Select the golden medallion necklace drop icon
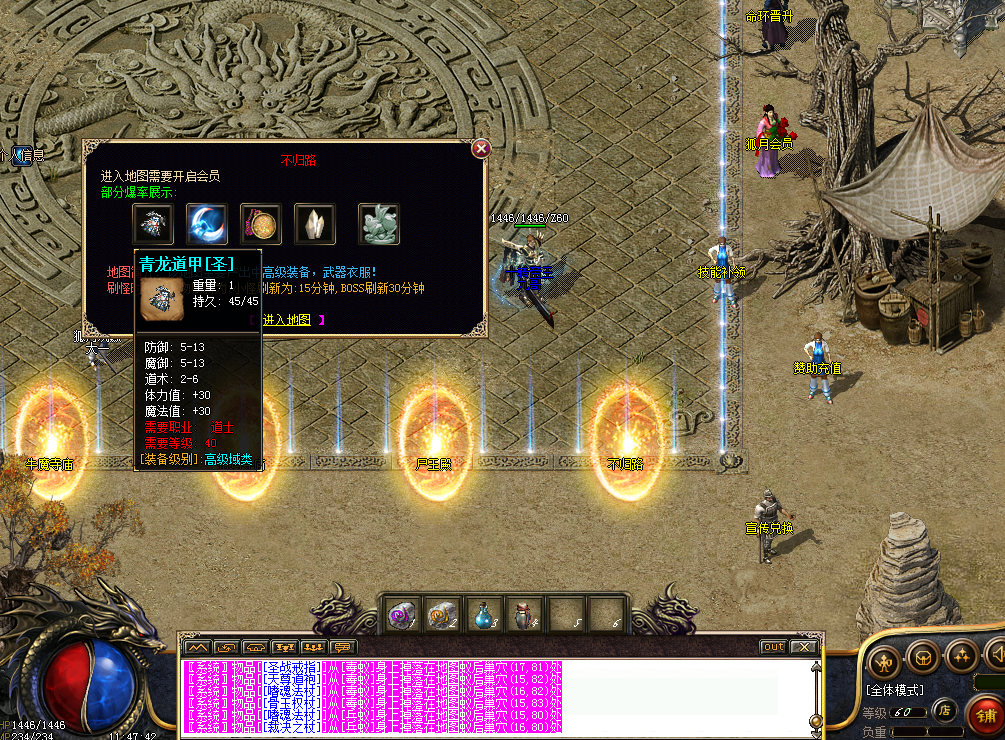This screenshot has width=1005, height=740. click(260, 224)
